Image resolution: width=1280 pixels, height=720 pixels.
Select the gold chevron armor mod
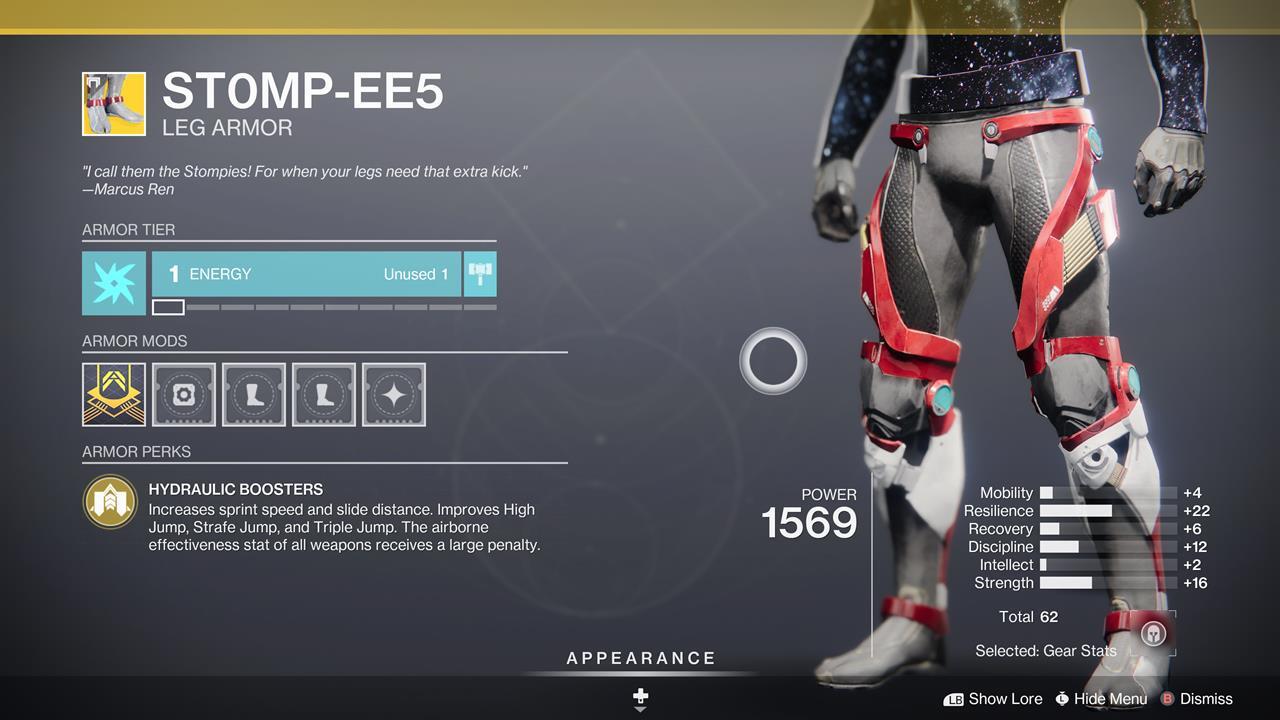[114, 395]
